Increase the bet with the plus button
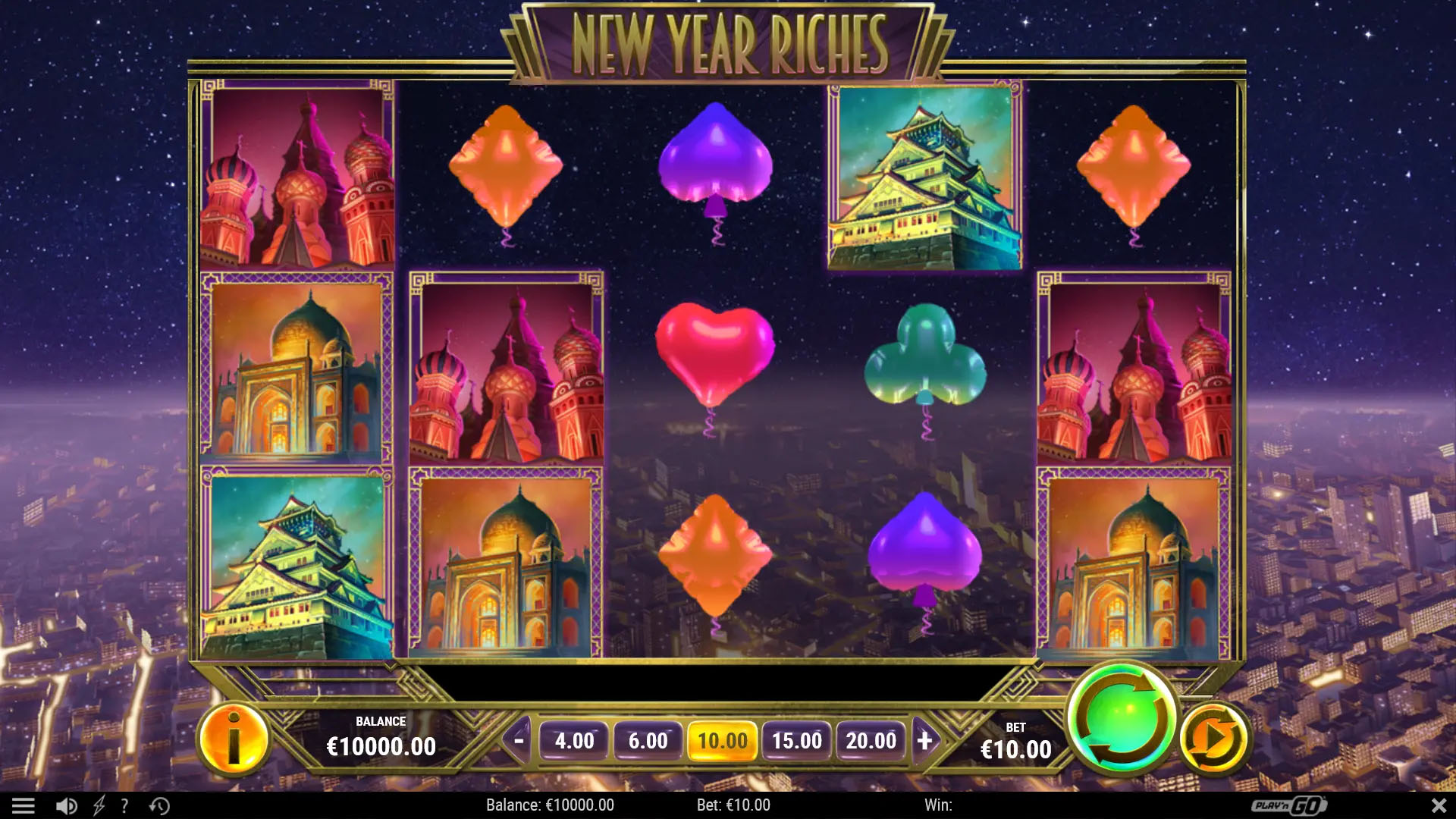 [924, 740]
